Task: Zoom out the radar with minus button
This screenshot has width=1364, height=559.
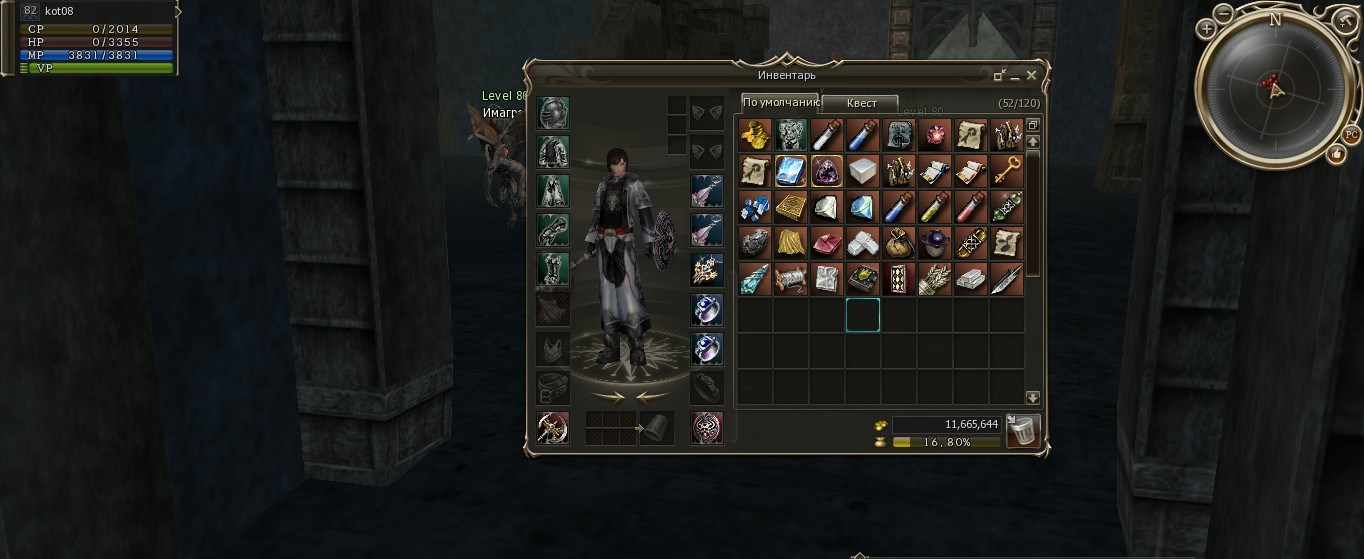Action: point(1225,15)
